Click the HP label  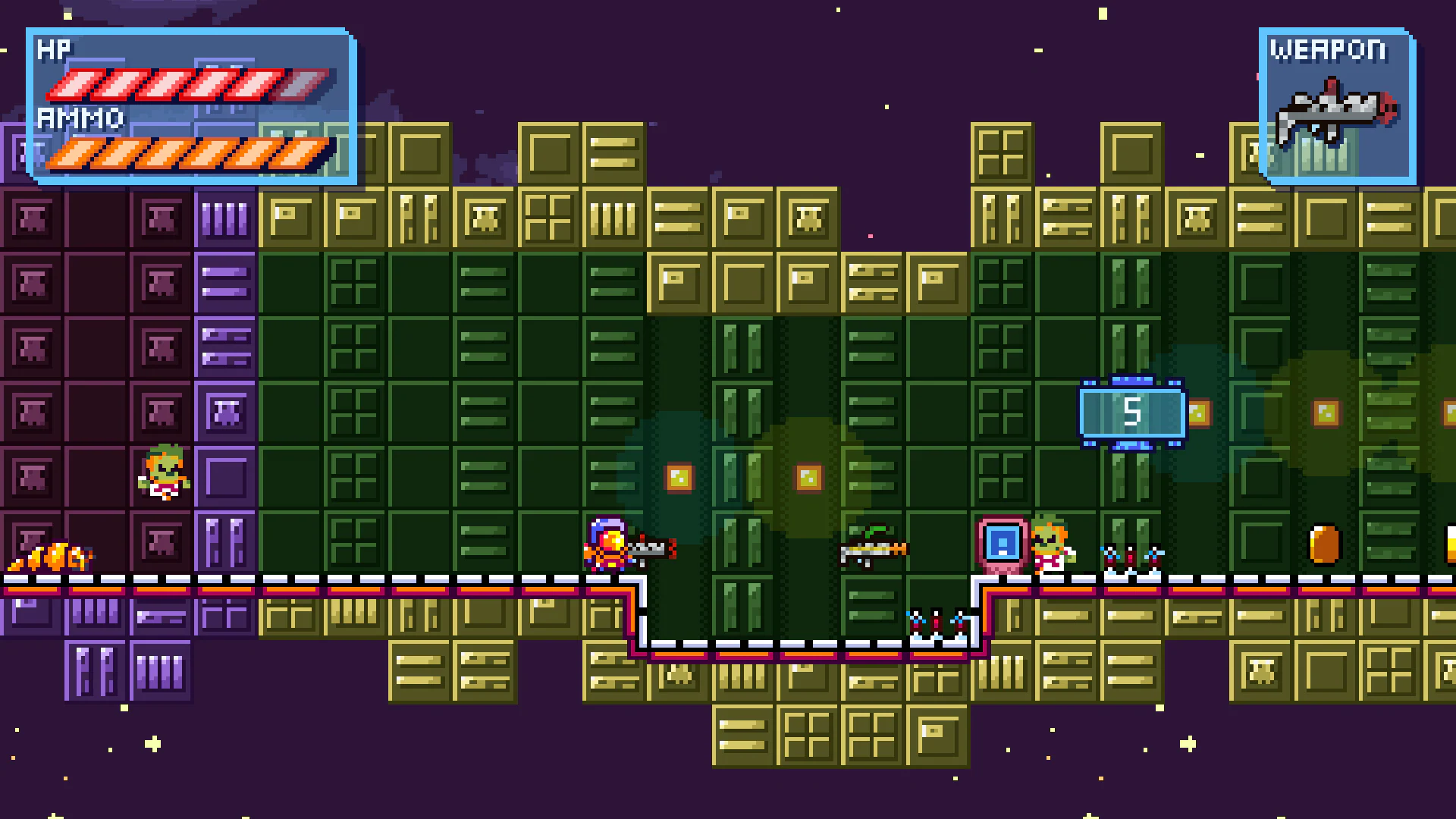tap(53, 50)
